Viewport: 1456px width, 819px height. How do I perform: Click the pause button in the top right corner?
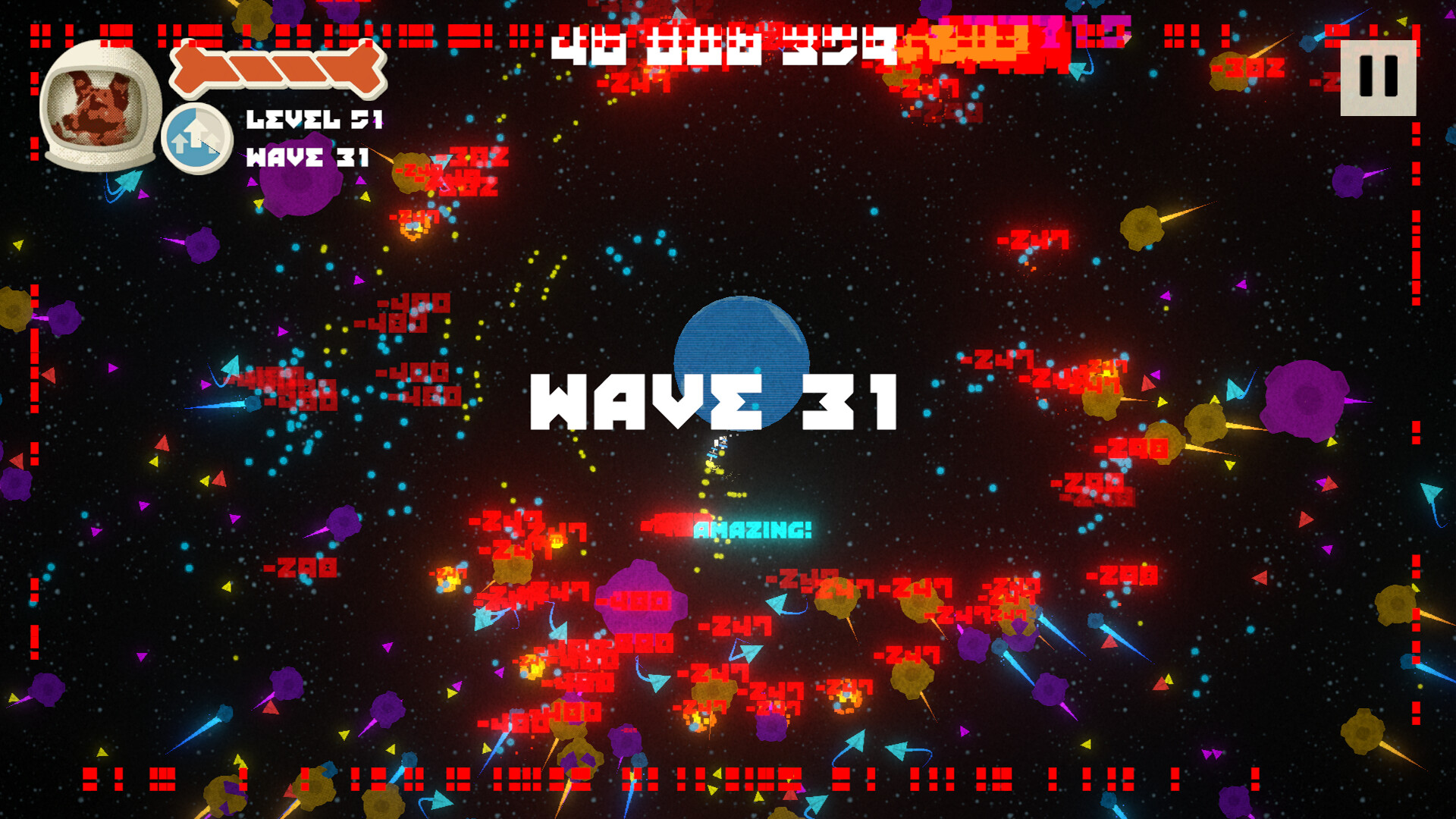pos(1377,80)
